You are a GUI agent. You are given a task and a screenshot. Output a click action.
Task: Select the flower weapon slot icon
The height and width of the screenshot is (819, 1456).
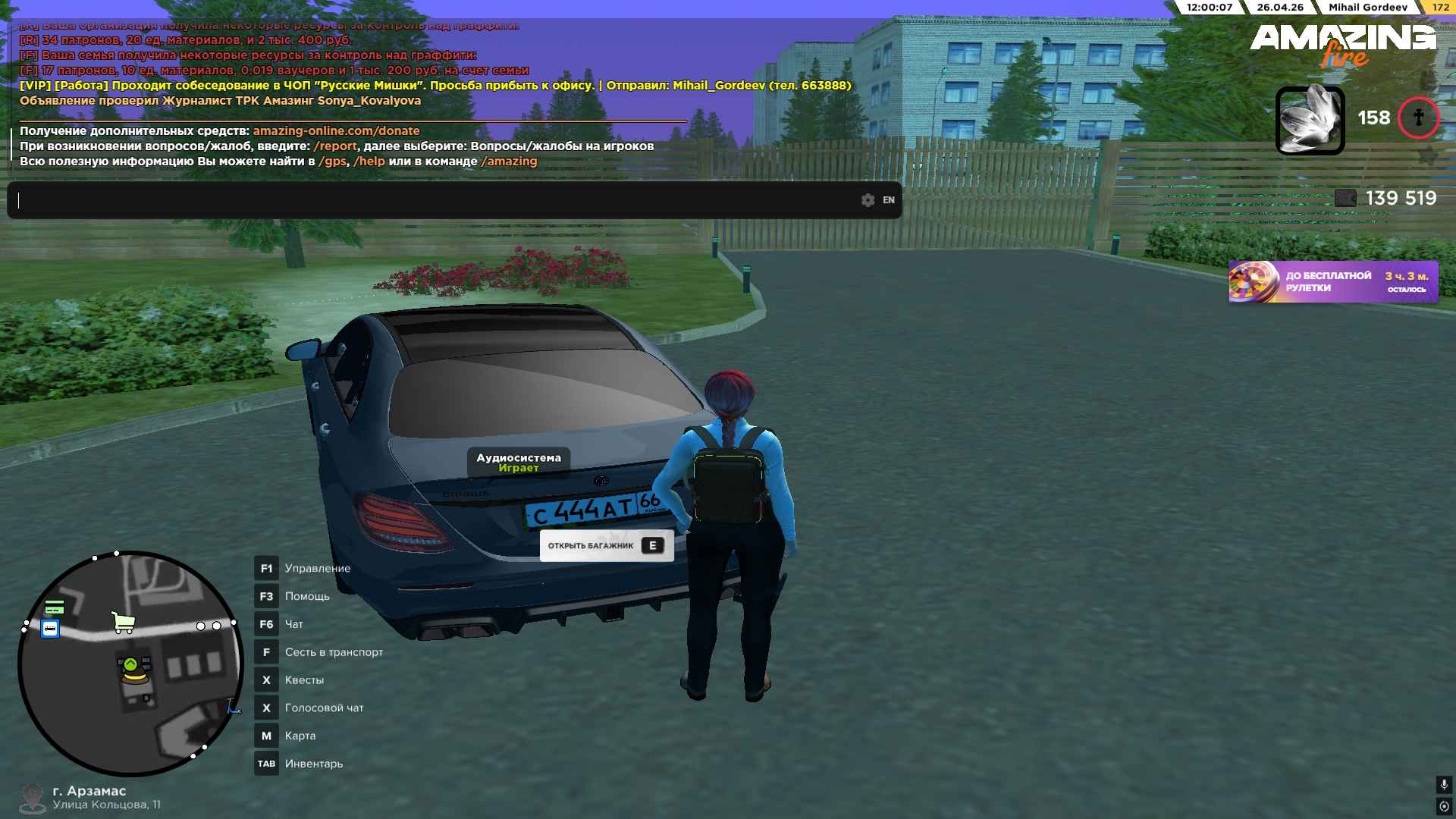click(1310, 120)
